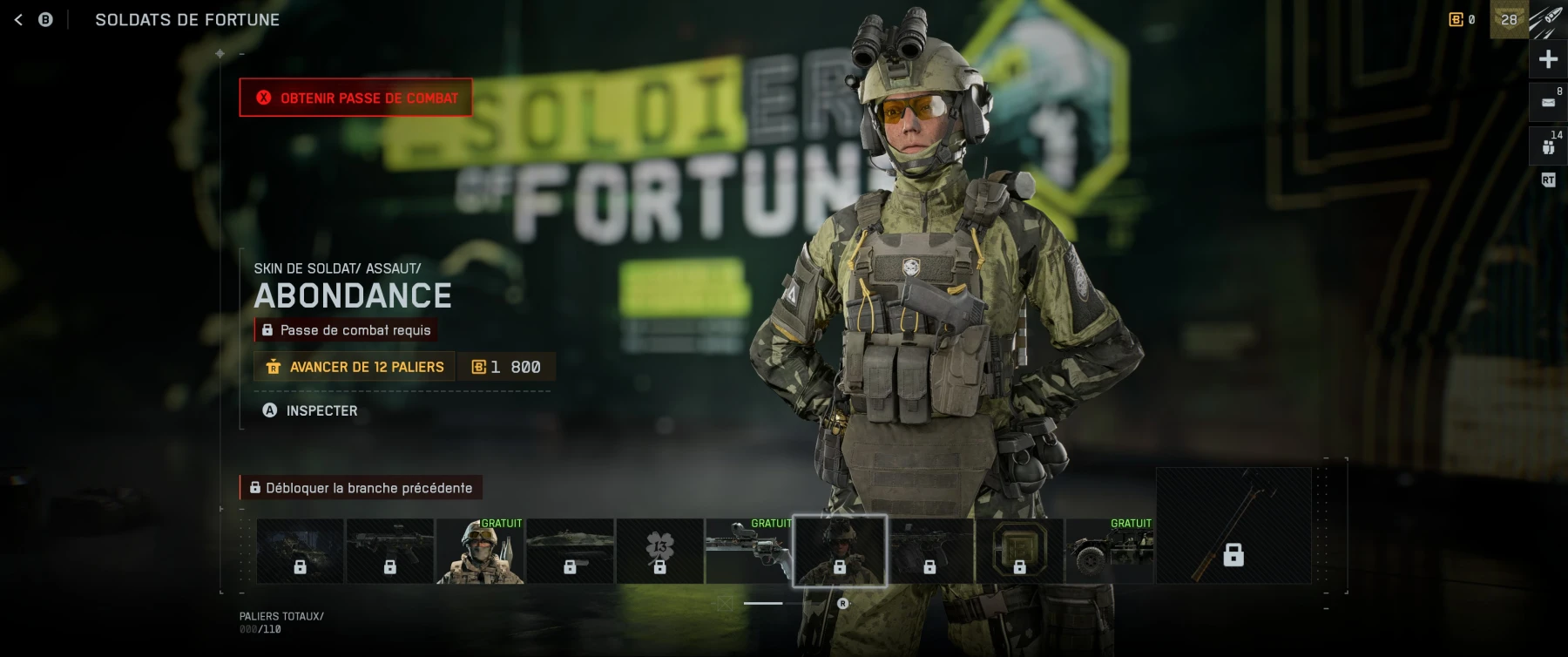
Task: Select the locked hexagonal emblem tile
Action: coord(1019,552)
